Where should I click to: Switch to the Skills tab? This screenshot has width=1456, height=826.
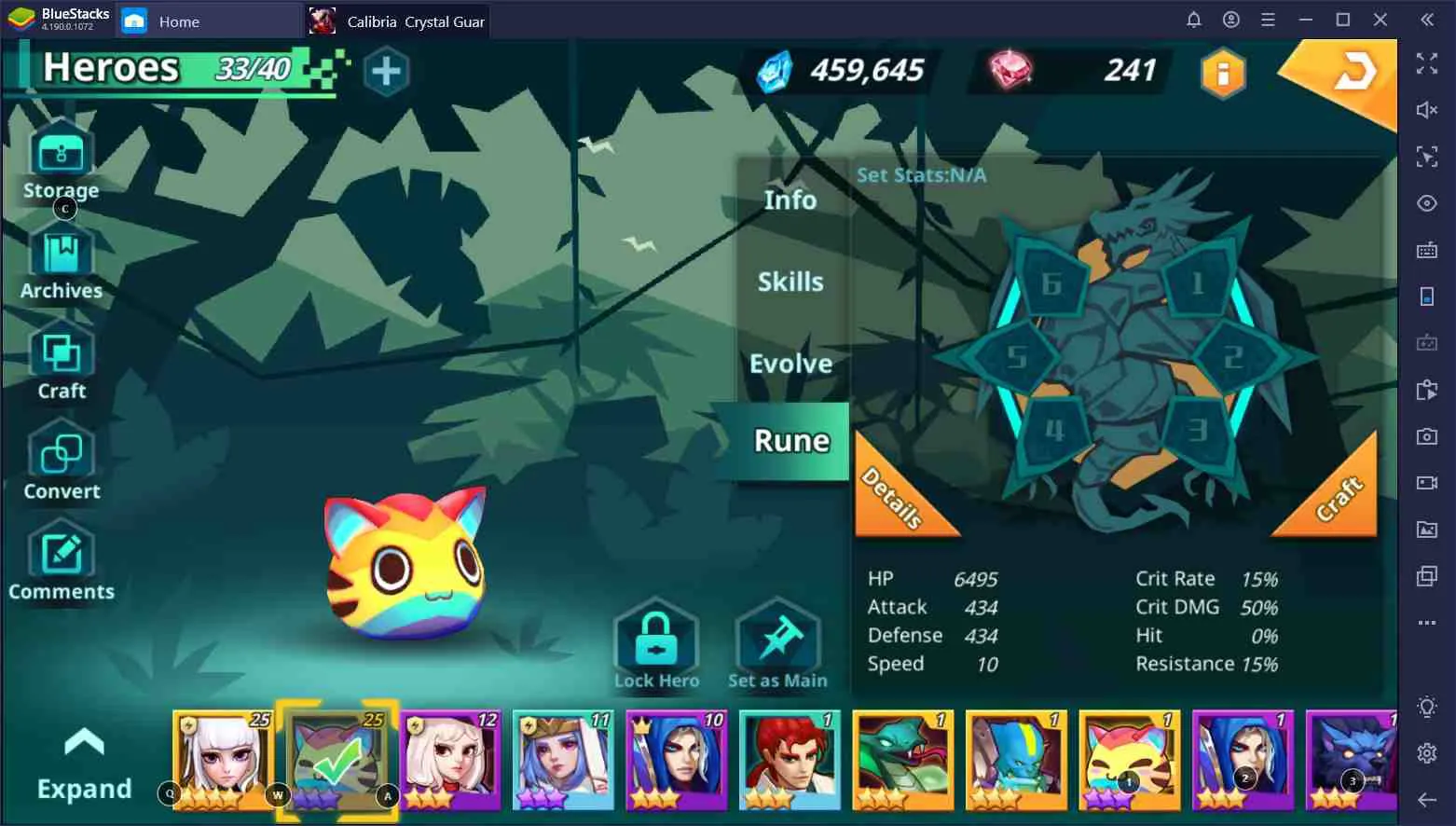(789, 281)
